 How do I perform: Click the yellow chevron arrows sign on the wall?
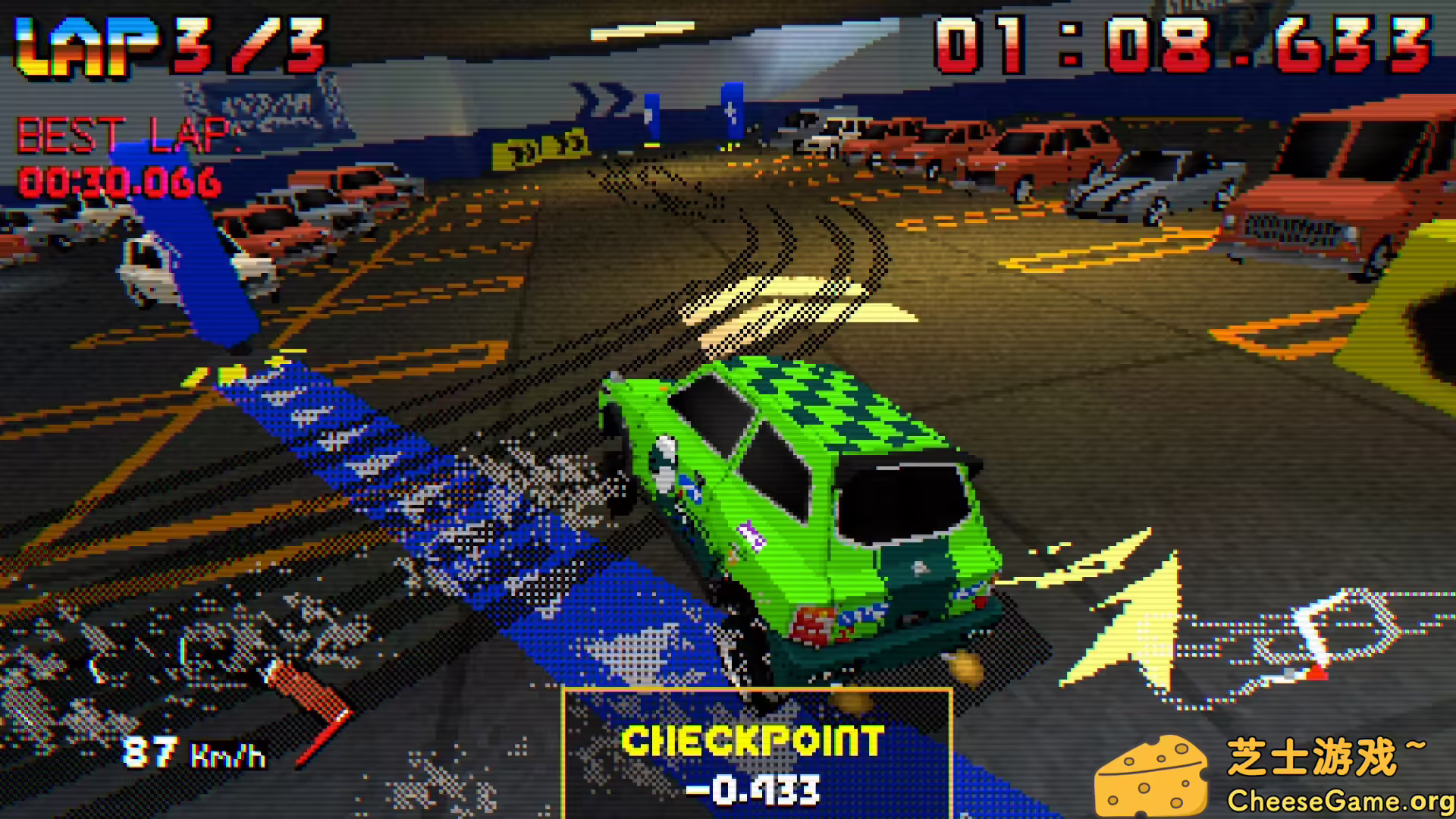[538, 148]
